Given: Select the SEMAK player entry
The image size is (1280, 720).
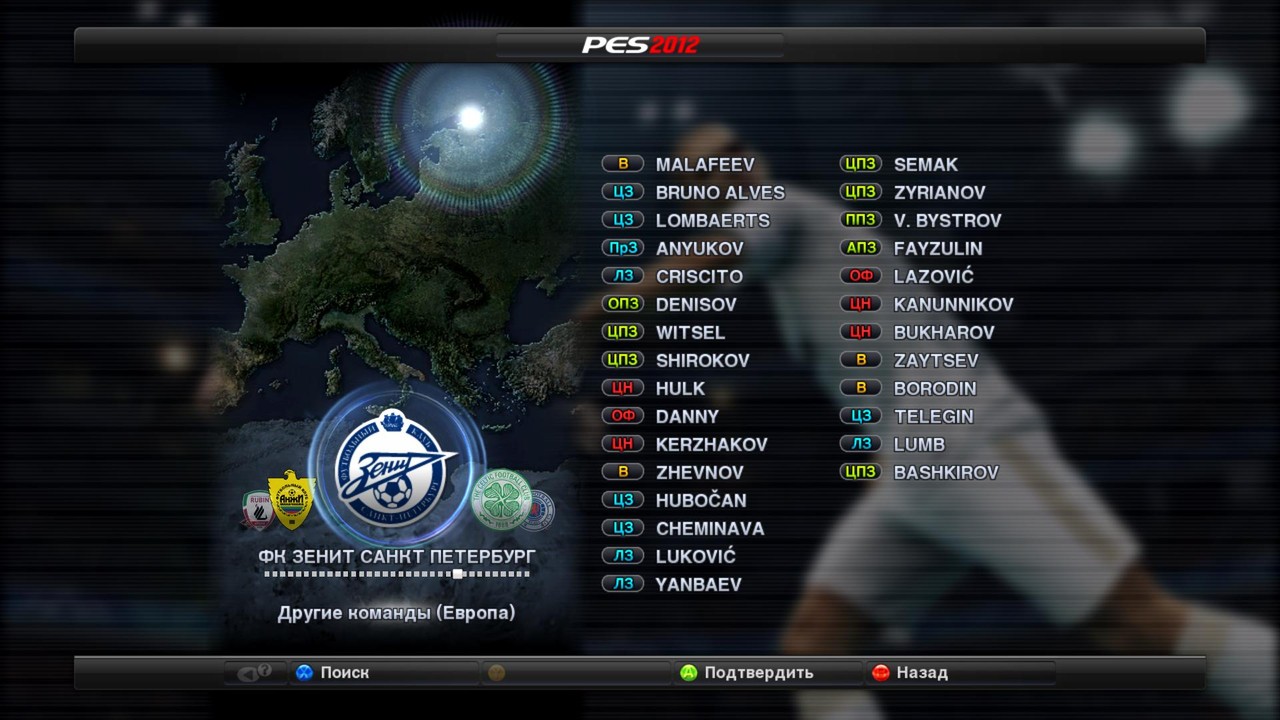Looking at the screenshot, I should tap(925, 164).
